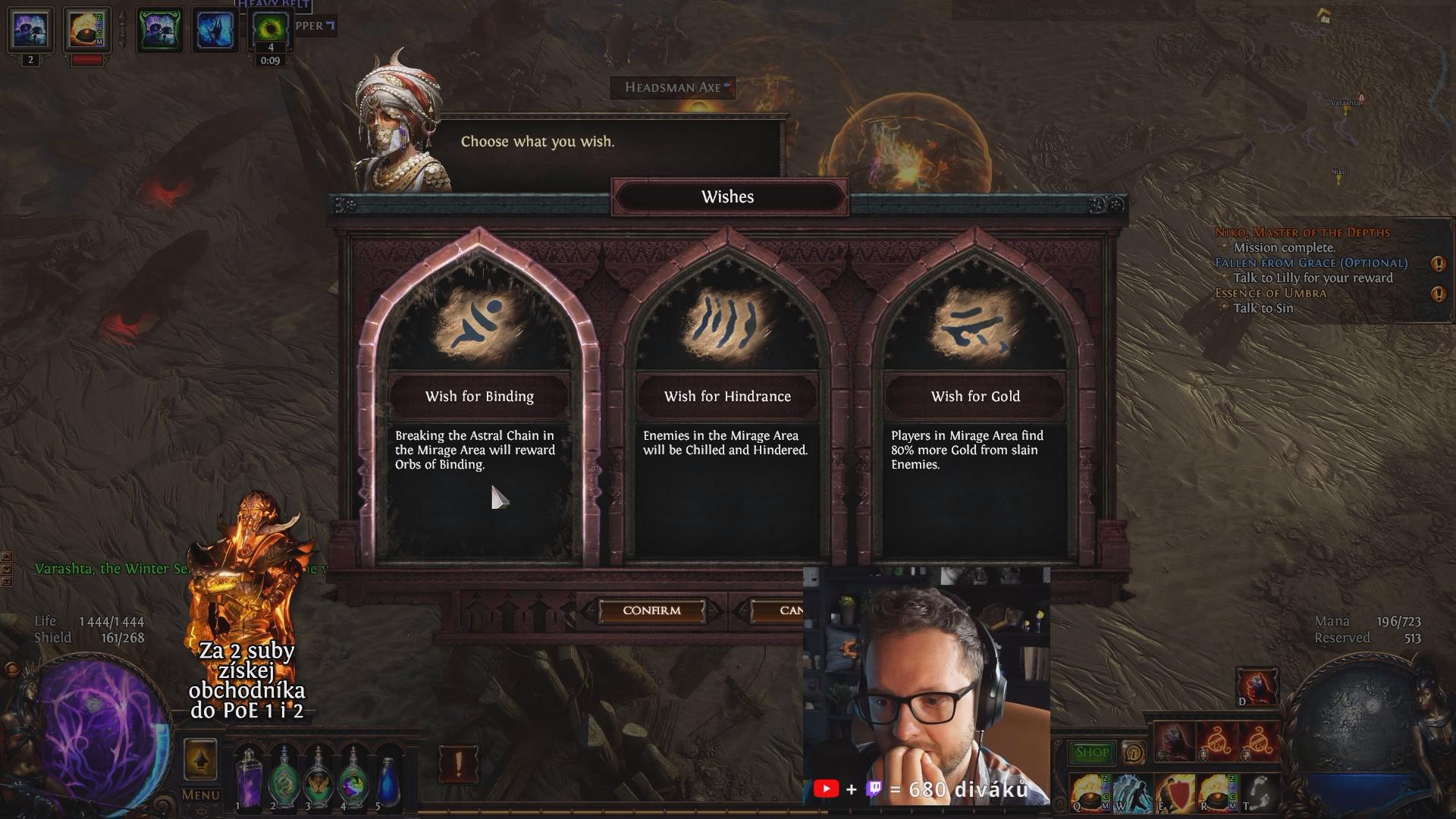Open the green Shop button

[1091, 752]
